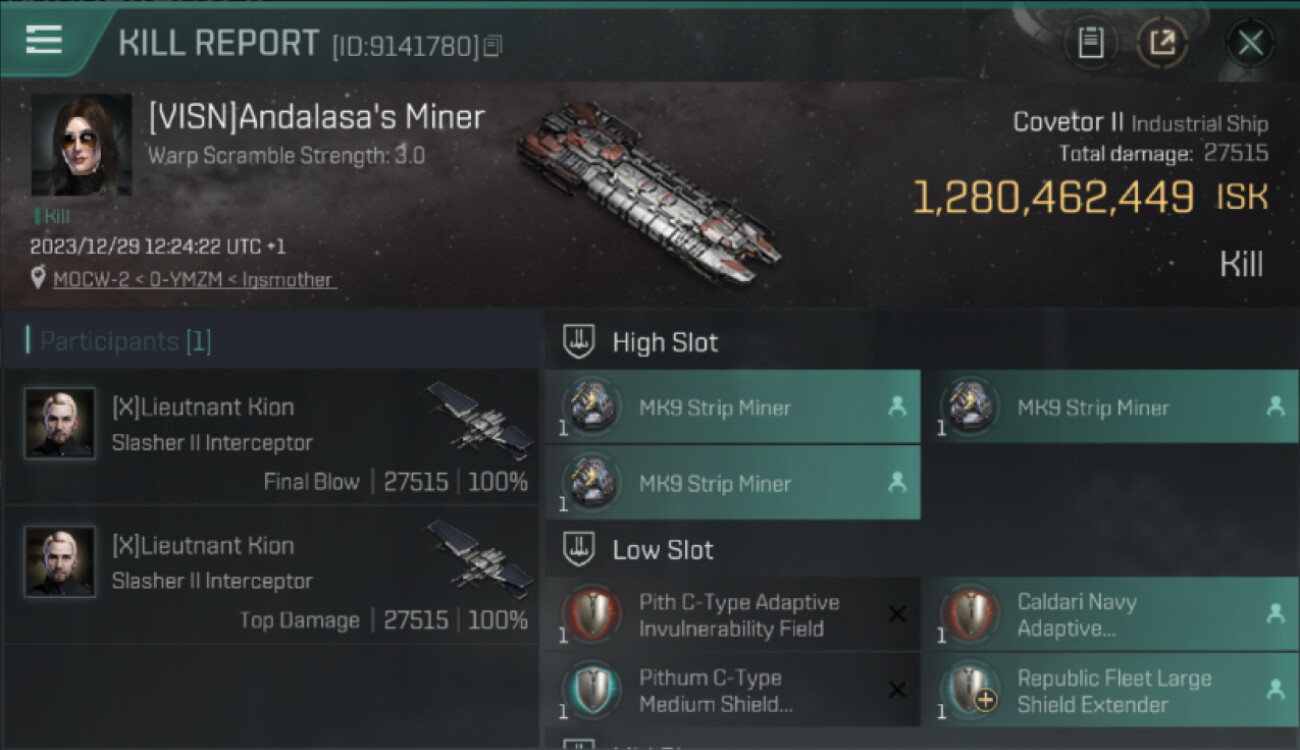Copy the kill report ID
This screenshot has height=750, width=1300.
[492, 46]
